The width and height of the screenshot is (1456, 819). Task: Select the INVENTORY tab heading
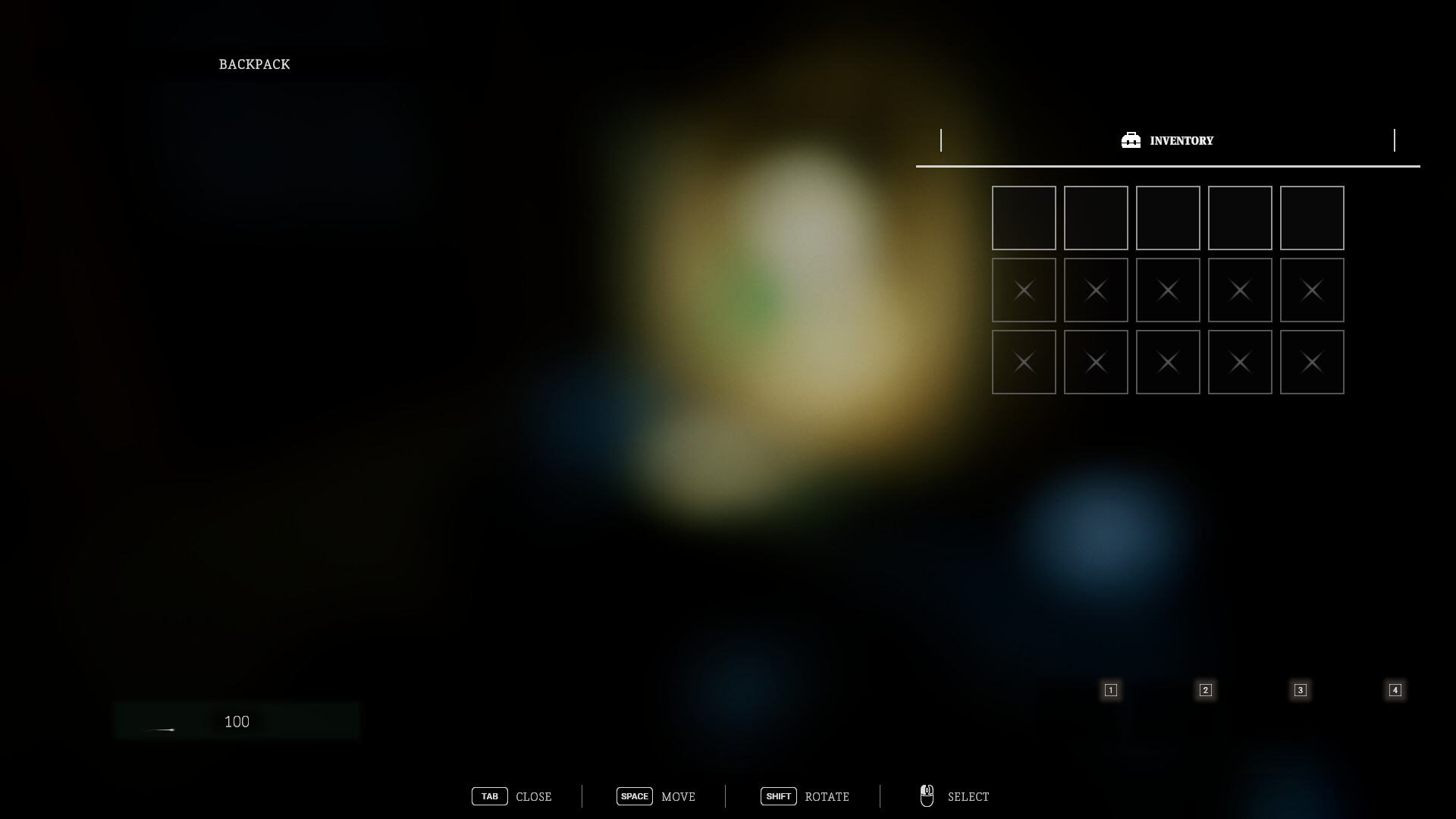click(1181, 140)
